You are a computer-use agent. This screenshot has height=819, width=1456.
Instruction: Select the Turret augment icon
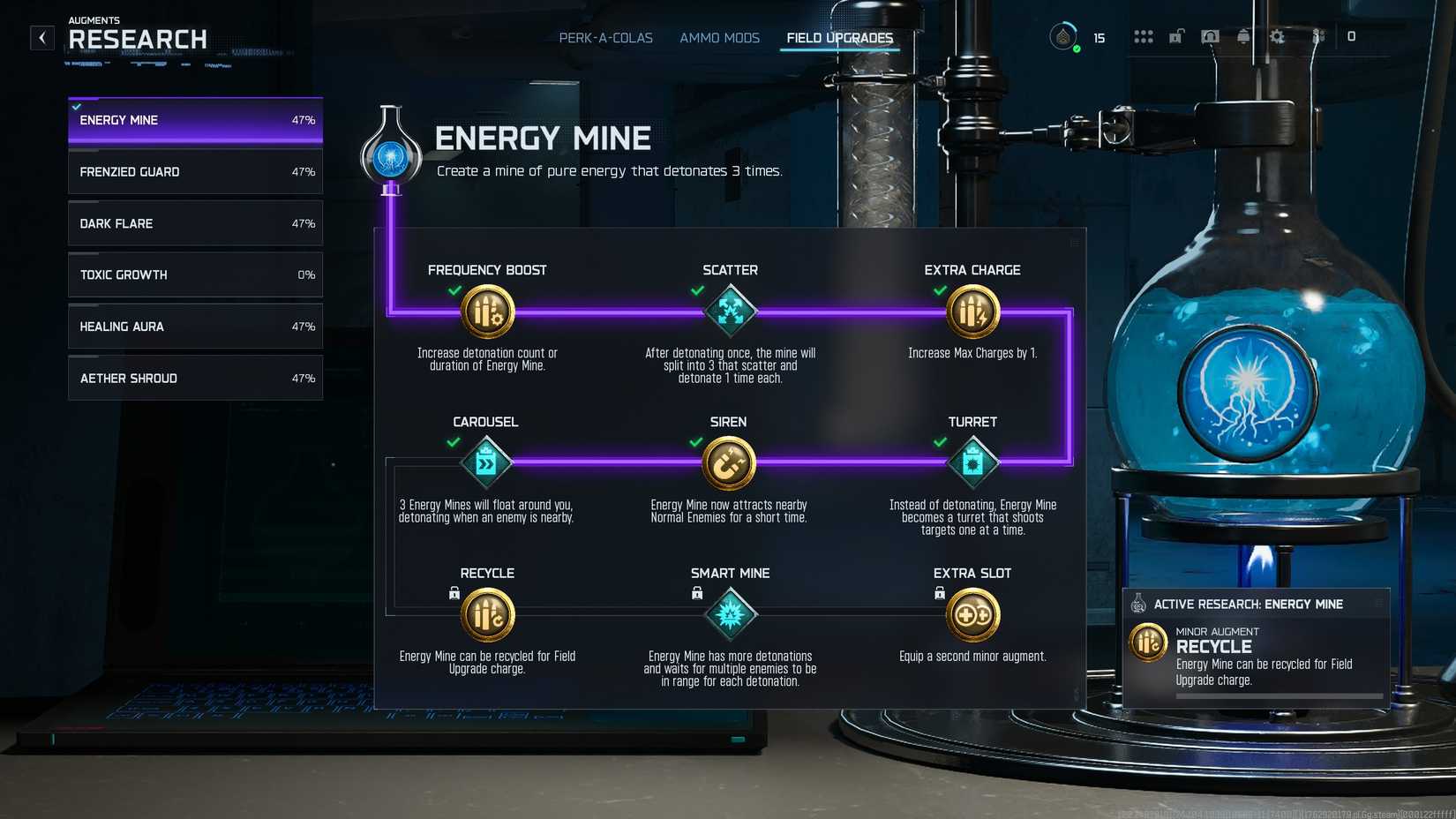972,462
